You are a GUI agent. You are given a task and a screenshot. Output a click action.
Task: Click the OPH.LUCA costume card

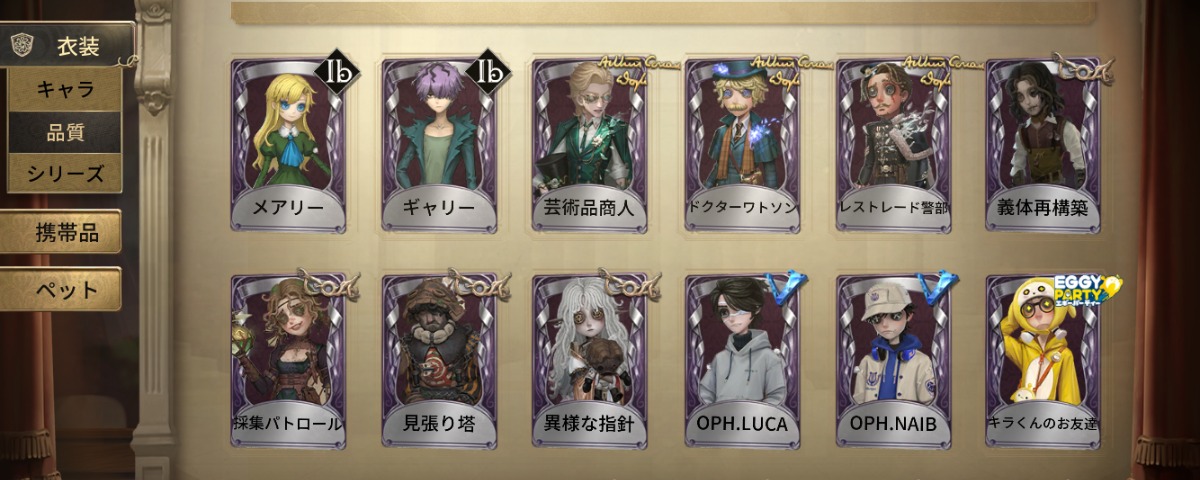click(x=742, y=360)
